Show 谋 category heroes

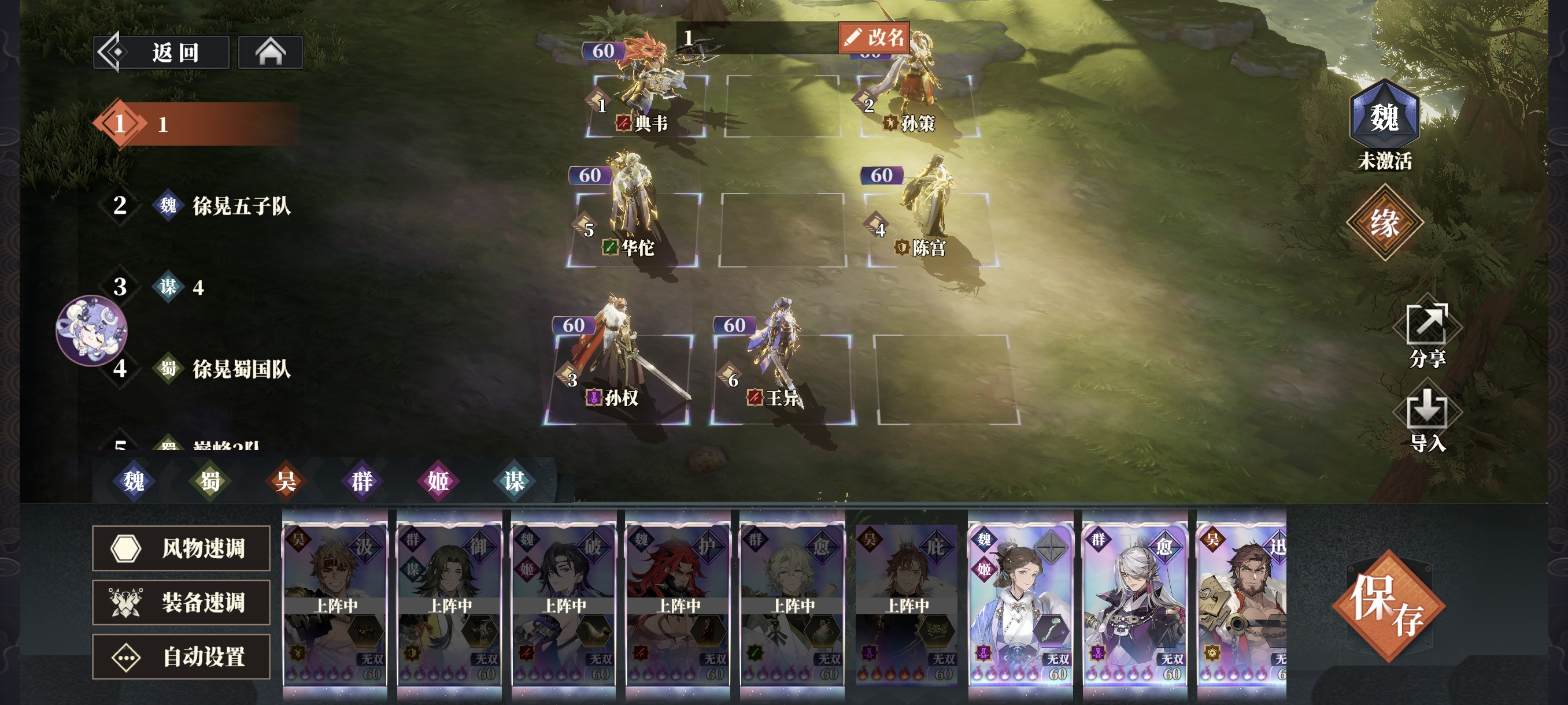[x=514, y=481]
